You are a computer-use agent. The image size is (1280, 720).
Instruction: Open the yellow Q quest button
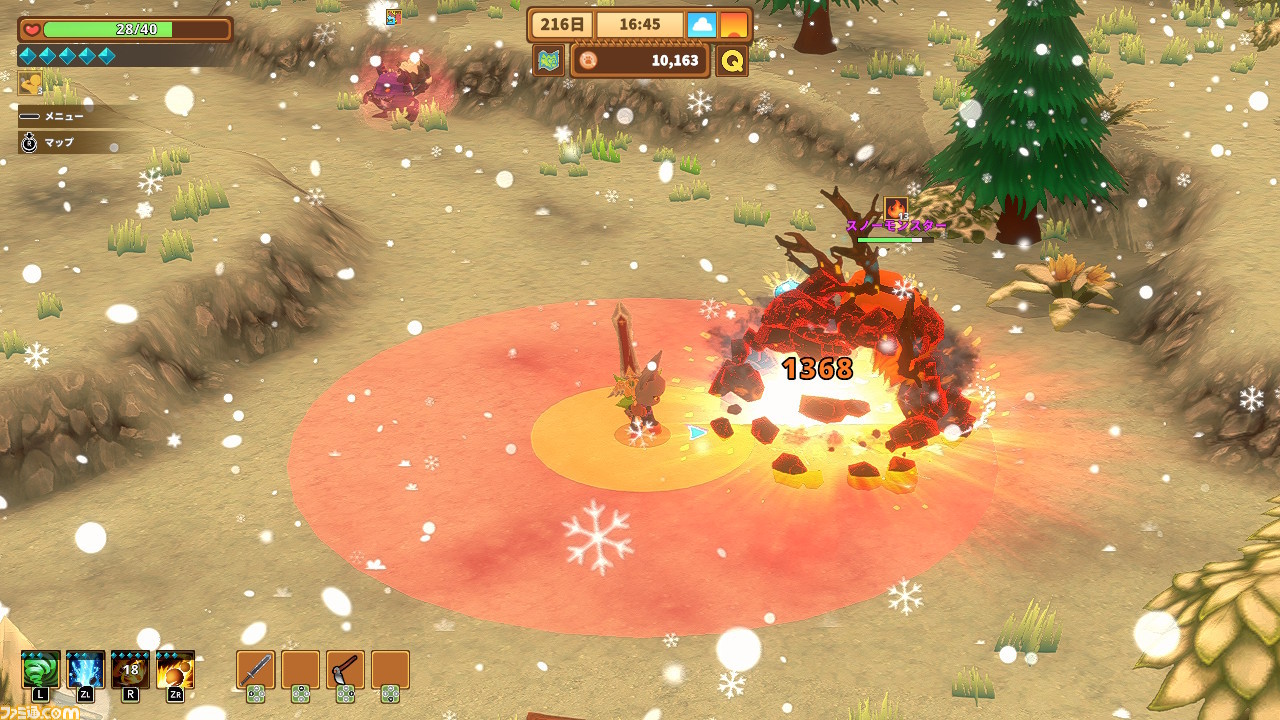[x=733, y=60]
